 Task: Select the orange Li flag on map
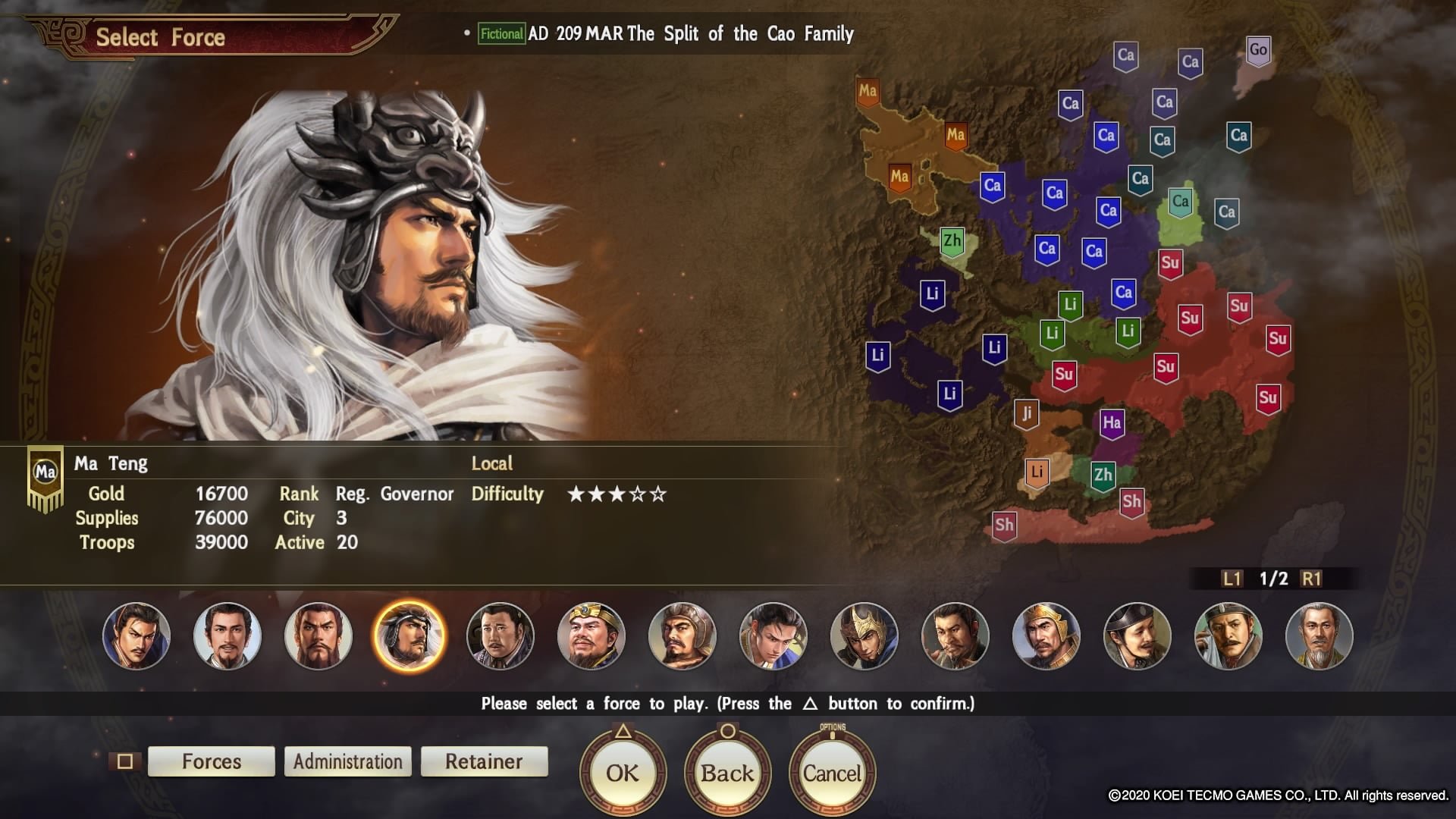click(1037, 472)
